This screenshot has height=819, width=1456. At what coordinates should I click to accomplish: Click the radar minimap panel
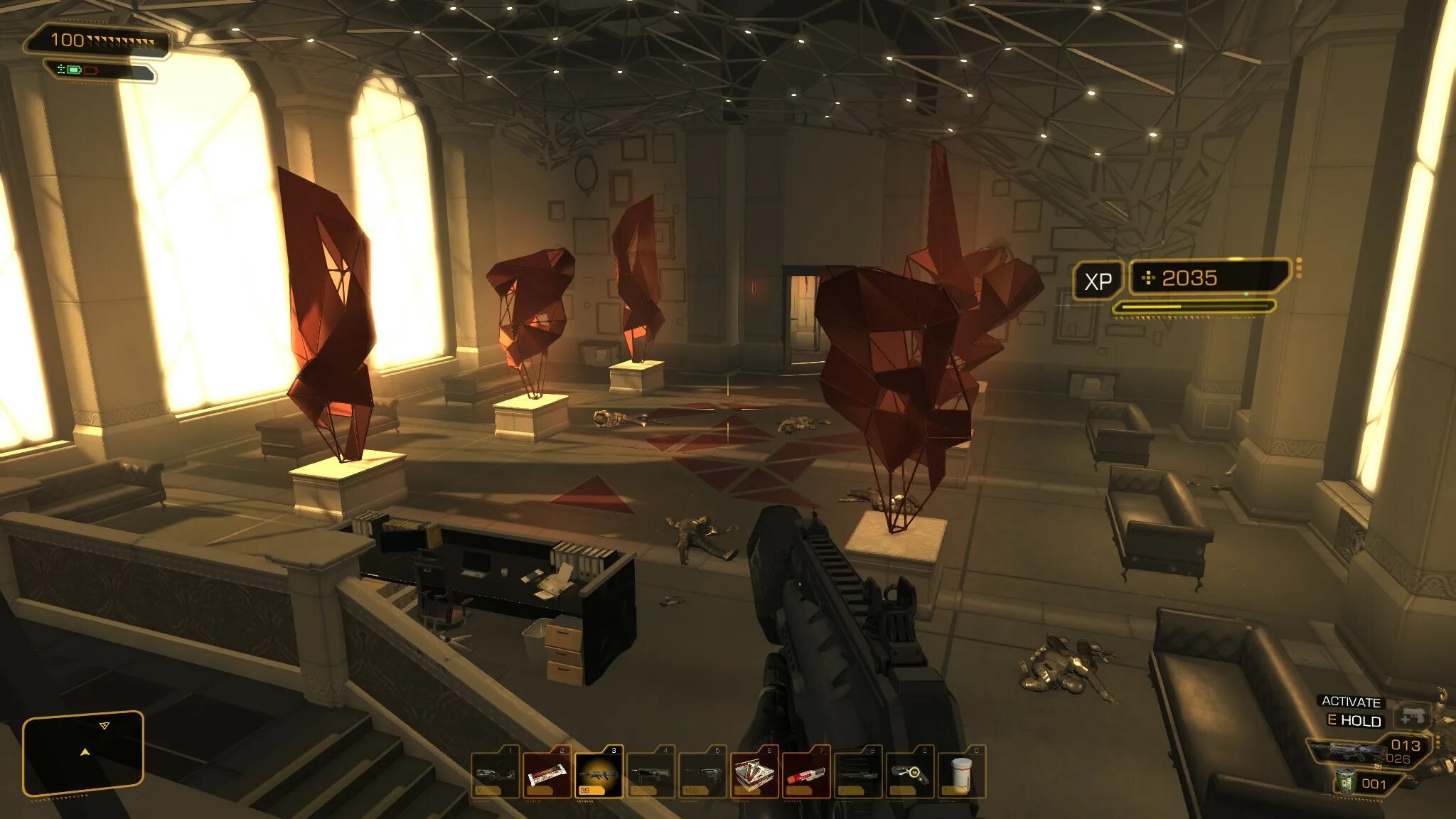pyautogui.click(x=83, y=752)
